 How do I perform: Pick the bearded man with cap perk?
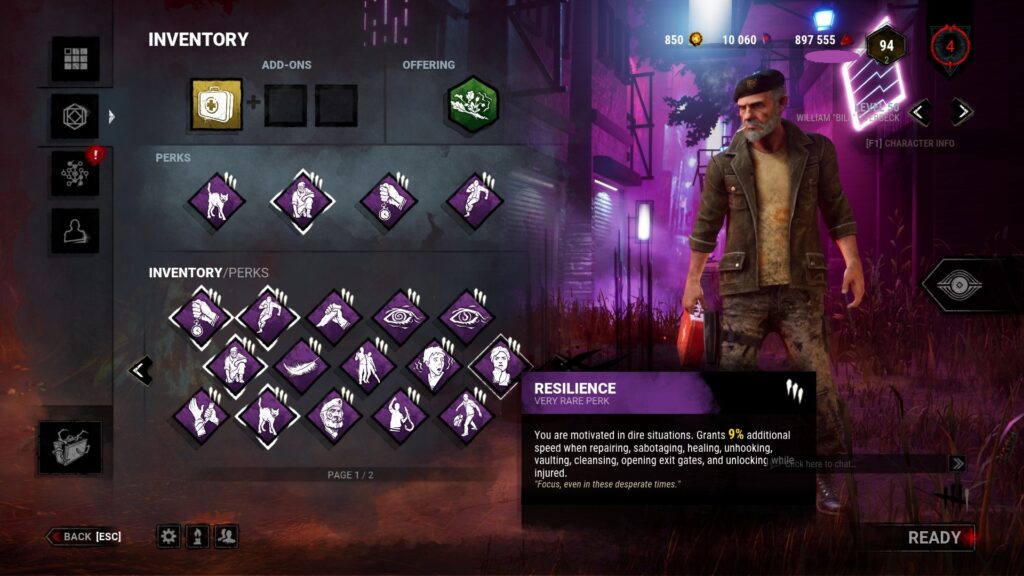click(x=334, y=414)
